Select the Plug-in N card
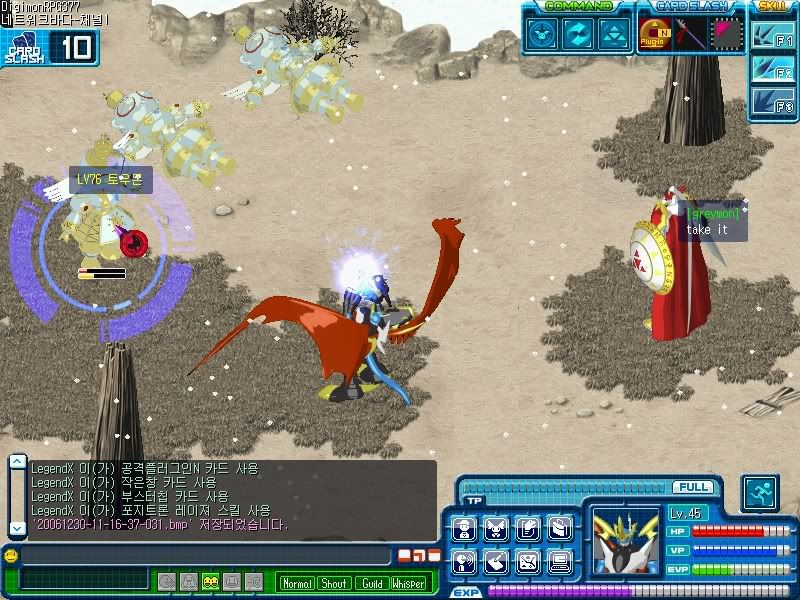Viewport: 800px width, 600px height. click(x=655, y=34)
